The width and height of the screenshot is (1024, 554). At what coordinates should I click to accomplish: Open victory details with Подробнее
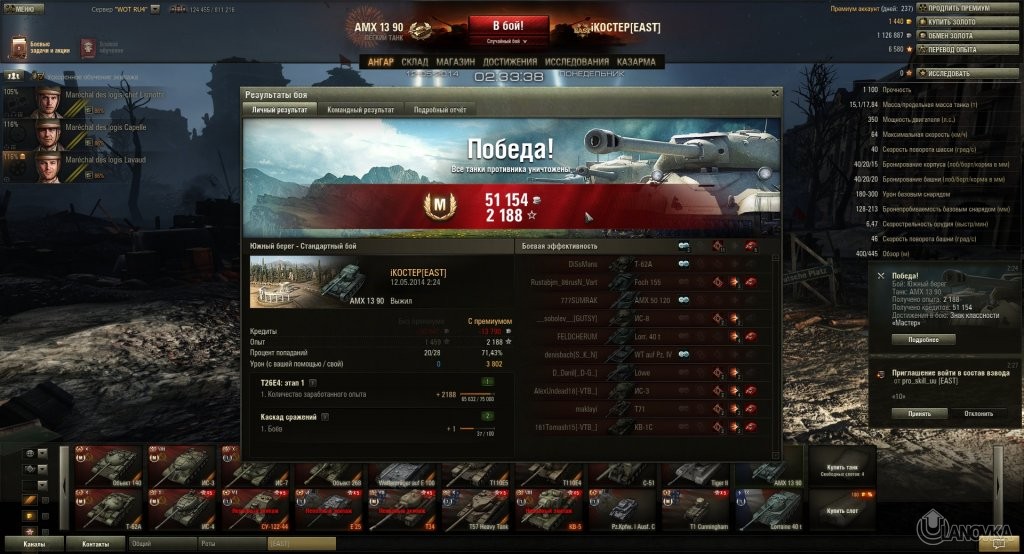pos(923,340)
